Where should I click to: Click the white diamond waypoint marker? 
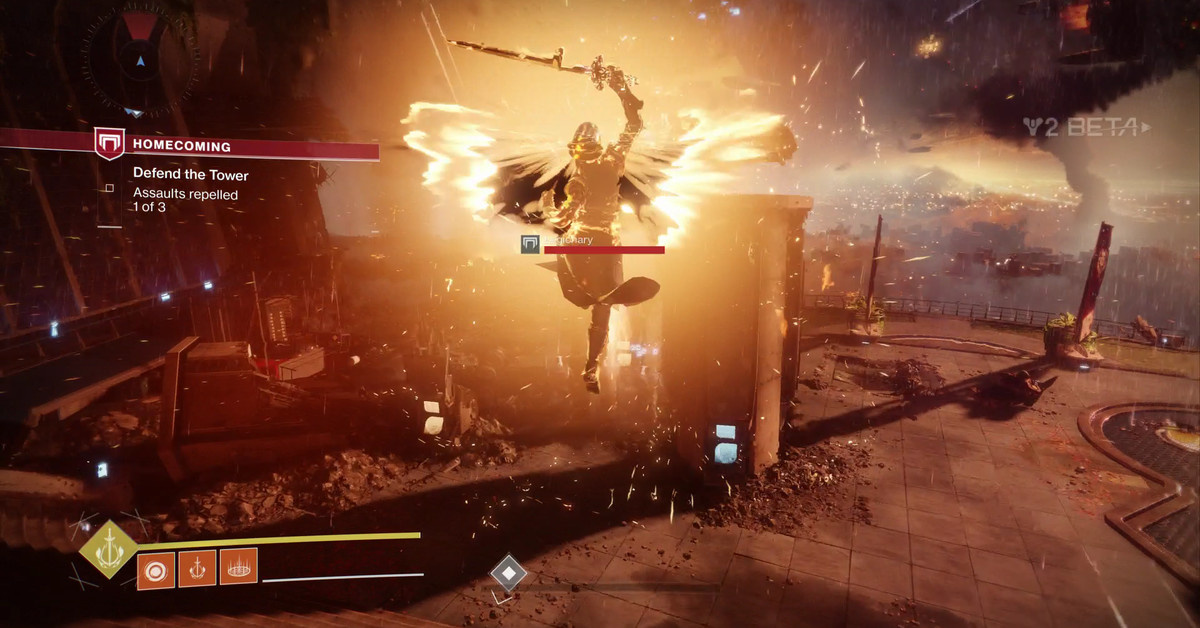point(508,573)
